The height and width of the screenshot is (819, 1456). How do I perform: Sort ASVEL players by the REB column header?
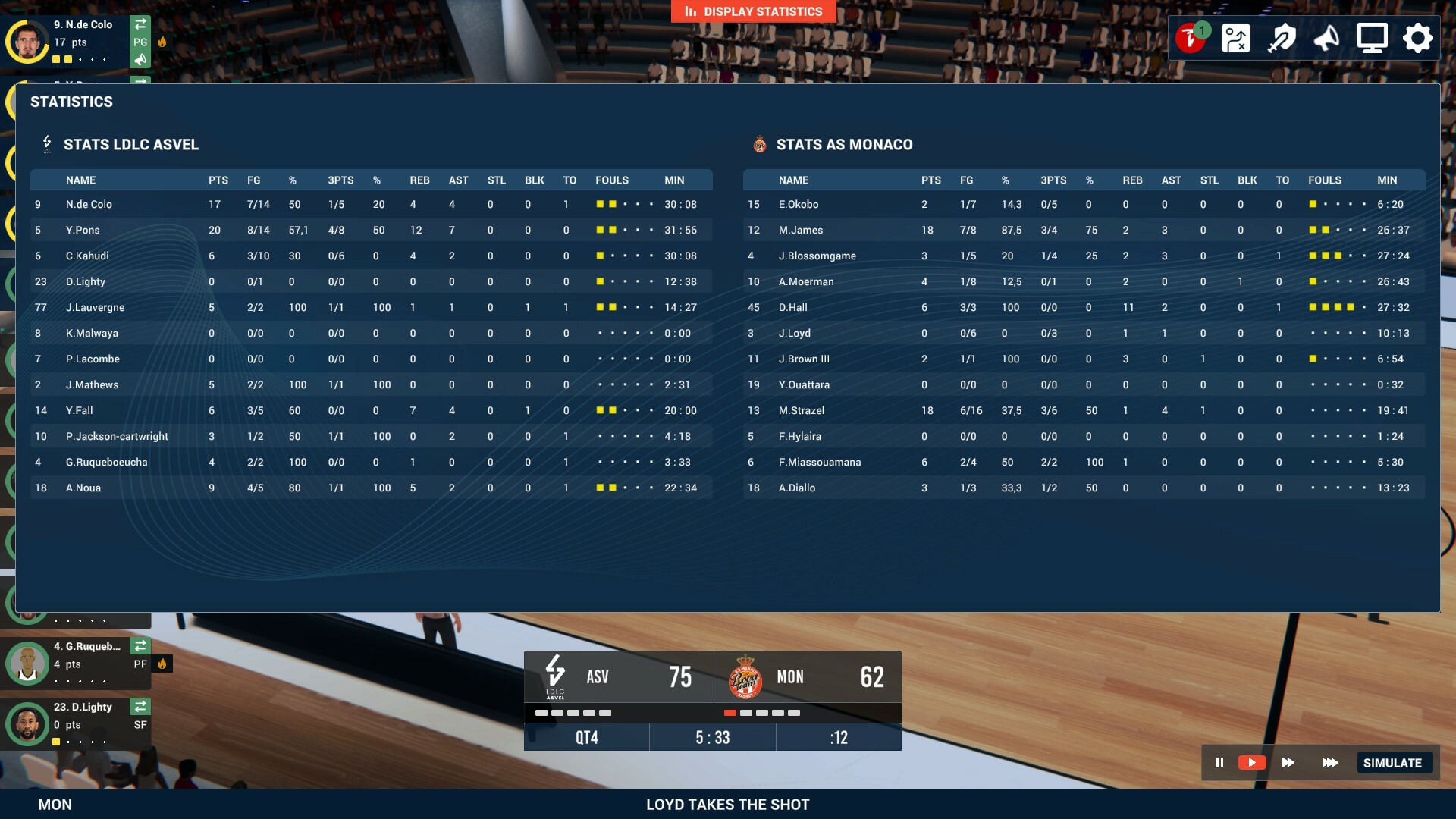click(x=419, y=180)
